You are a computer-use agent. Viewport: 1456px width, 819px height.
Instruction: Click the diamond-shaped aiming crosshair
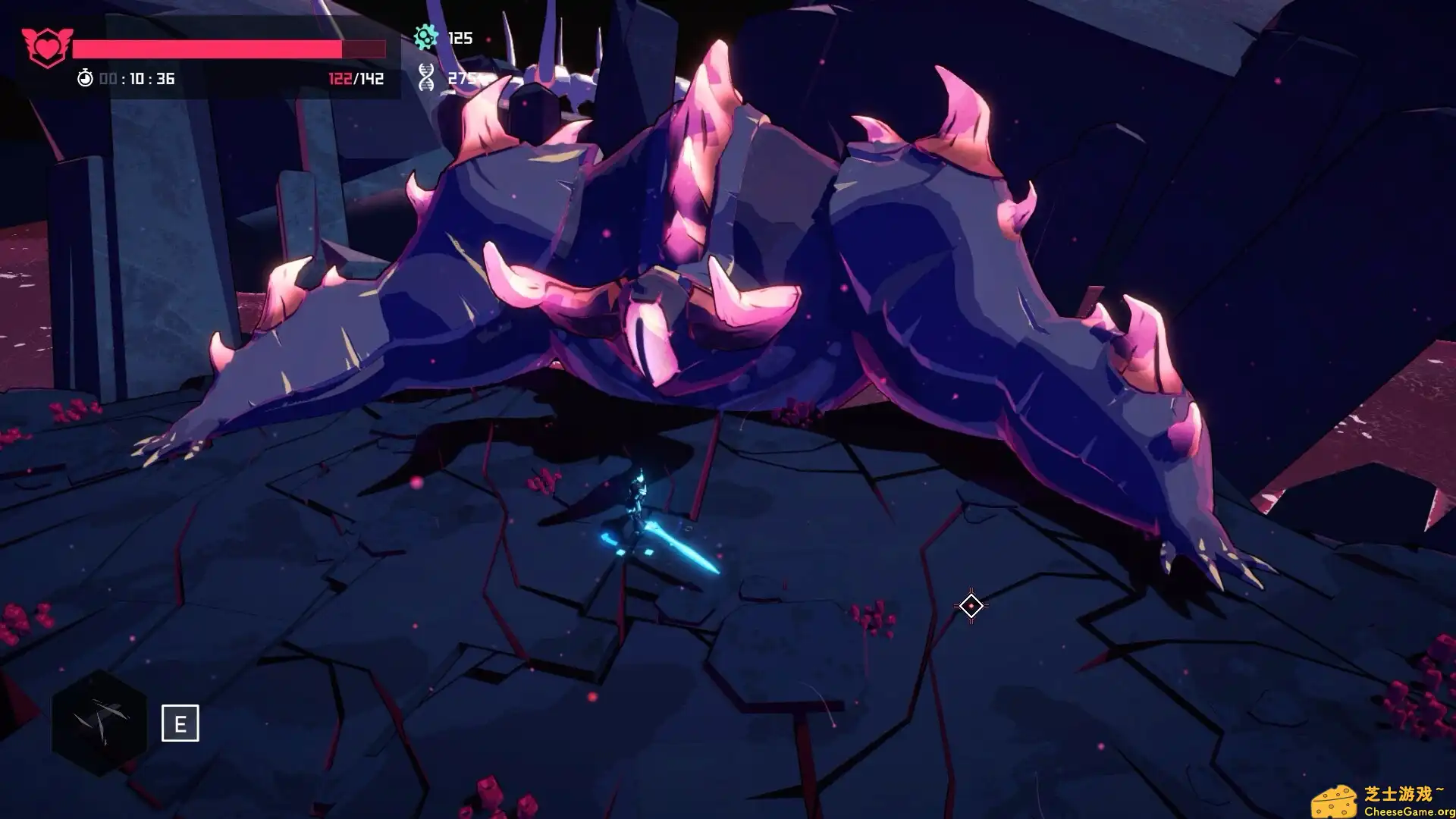pyautogui.click(x=971, y=605)
